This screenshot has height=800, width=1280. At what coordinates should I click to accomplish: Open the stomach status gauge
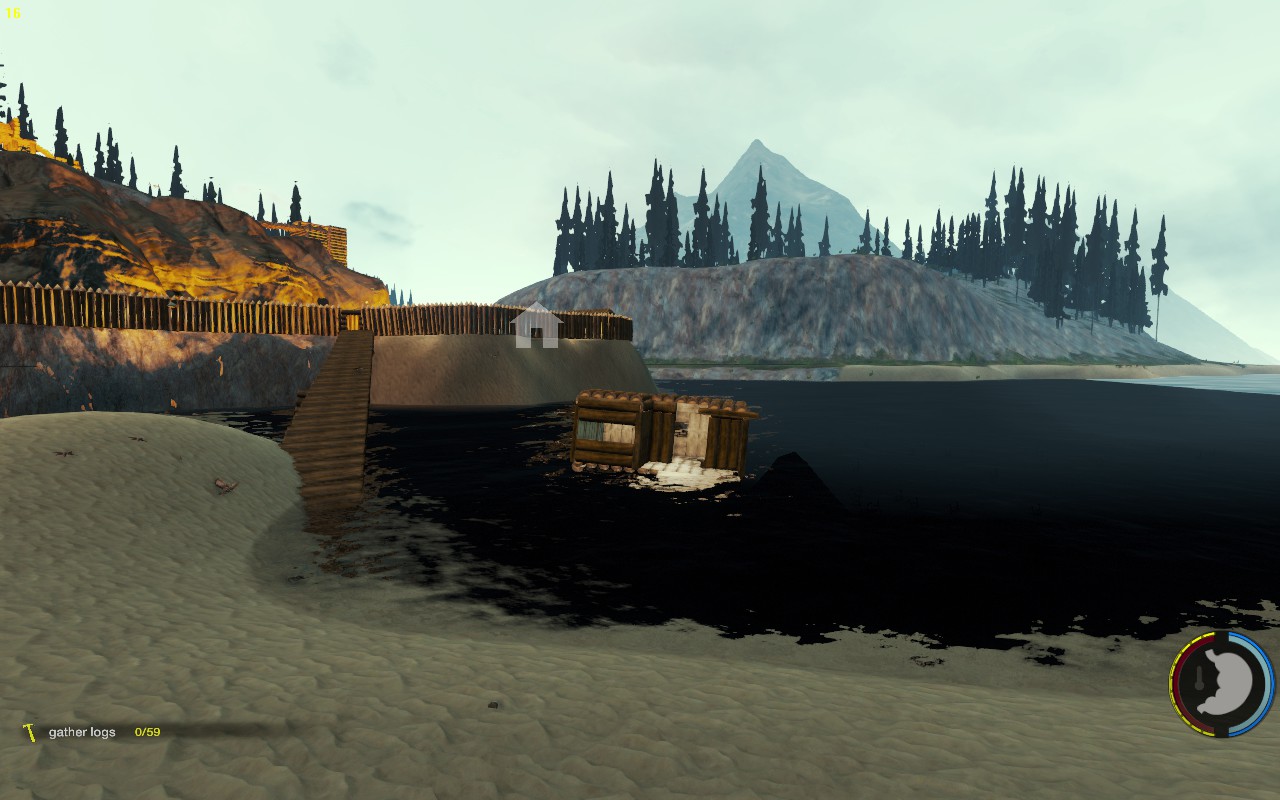1221,685
